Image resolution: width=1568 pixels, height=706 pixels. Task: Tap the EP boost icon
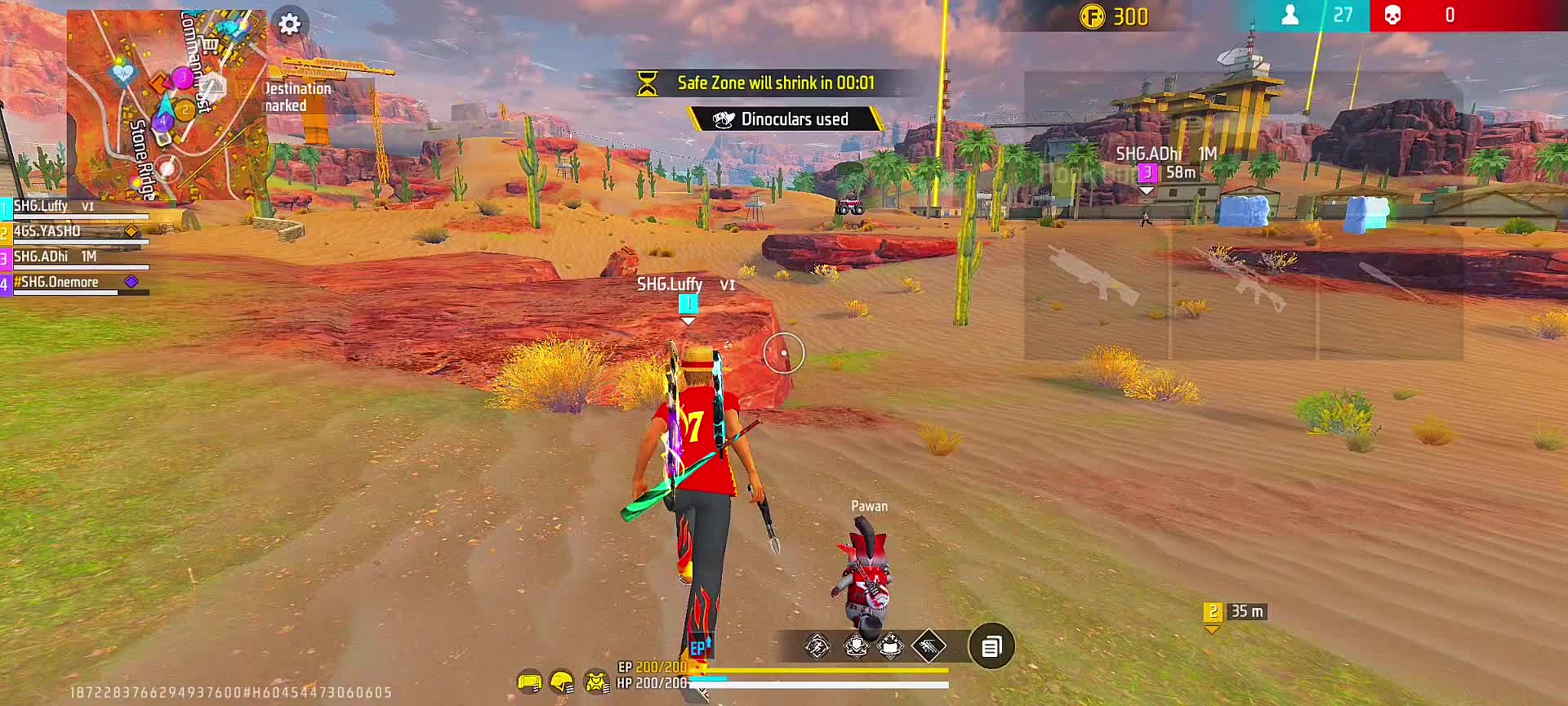coord(700,648)
